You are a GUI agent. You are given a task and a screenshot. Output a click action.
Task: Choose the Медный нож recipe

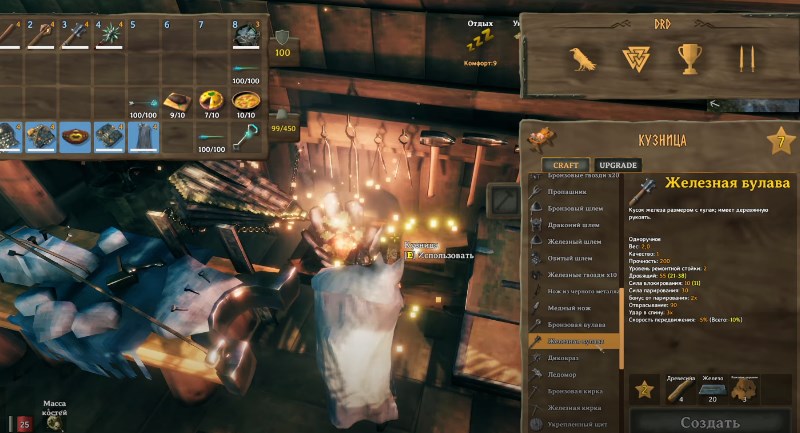point(572,307)
